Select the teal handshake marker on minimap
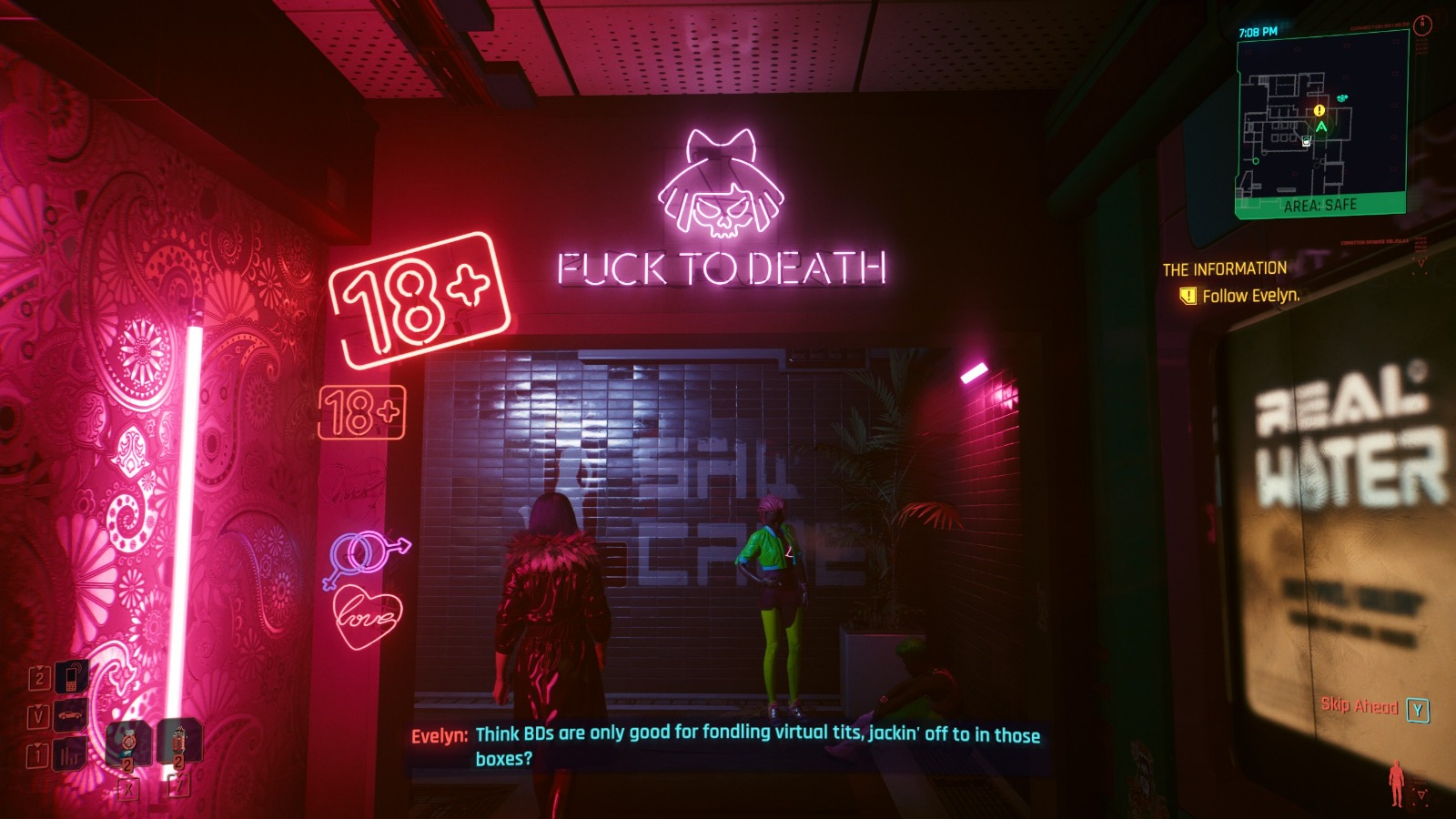The height and width of the screenshot is (819, 1456). [1342, 97]
